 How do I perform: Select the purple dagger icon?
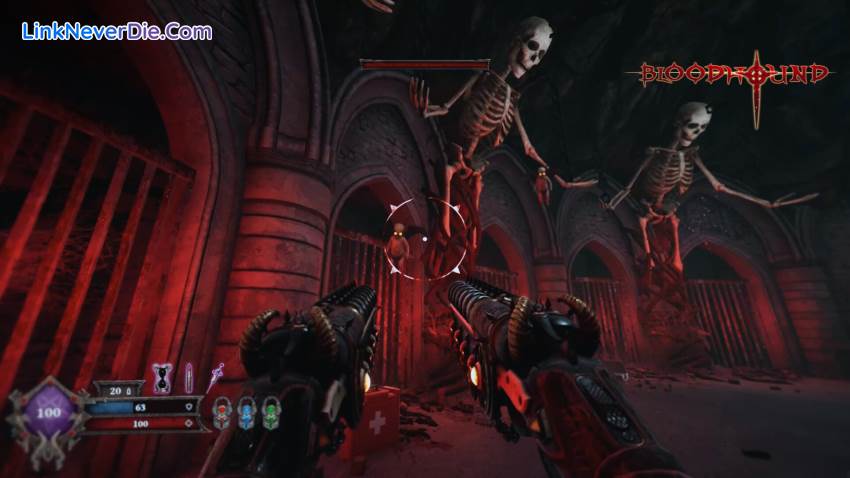(214, 379)
